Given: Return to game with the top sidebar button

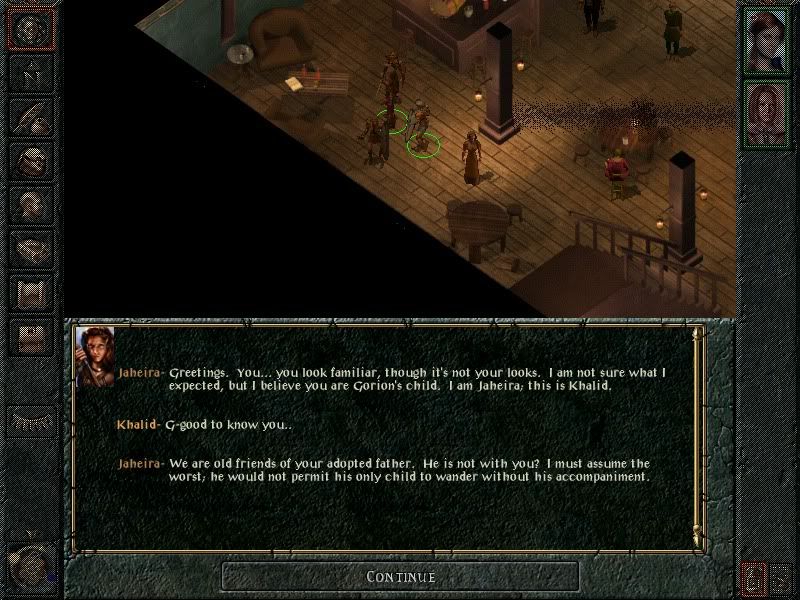Looking at the screenshot, I should pos(31,31).
